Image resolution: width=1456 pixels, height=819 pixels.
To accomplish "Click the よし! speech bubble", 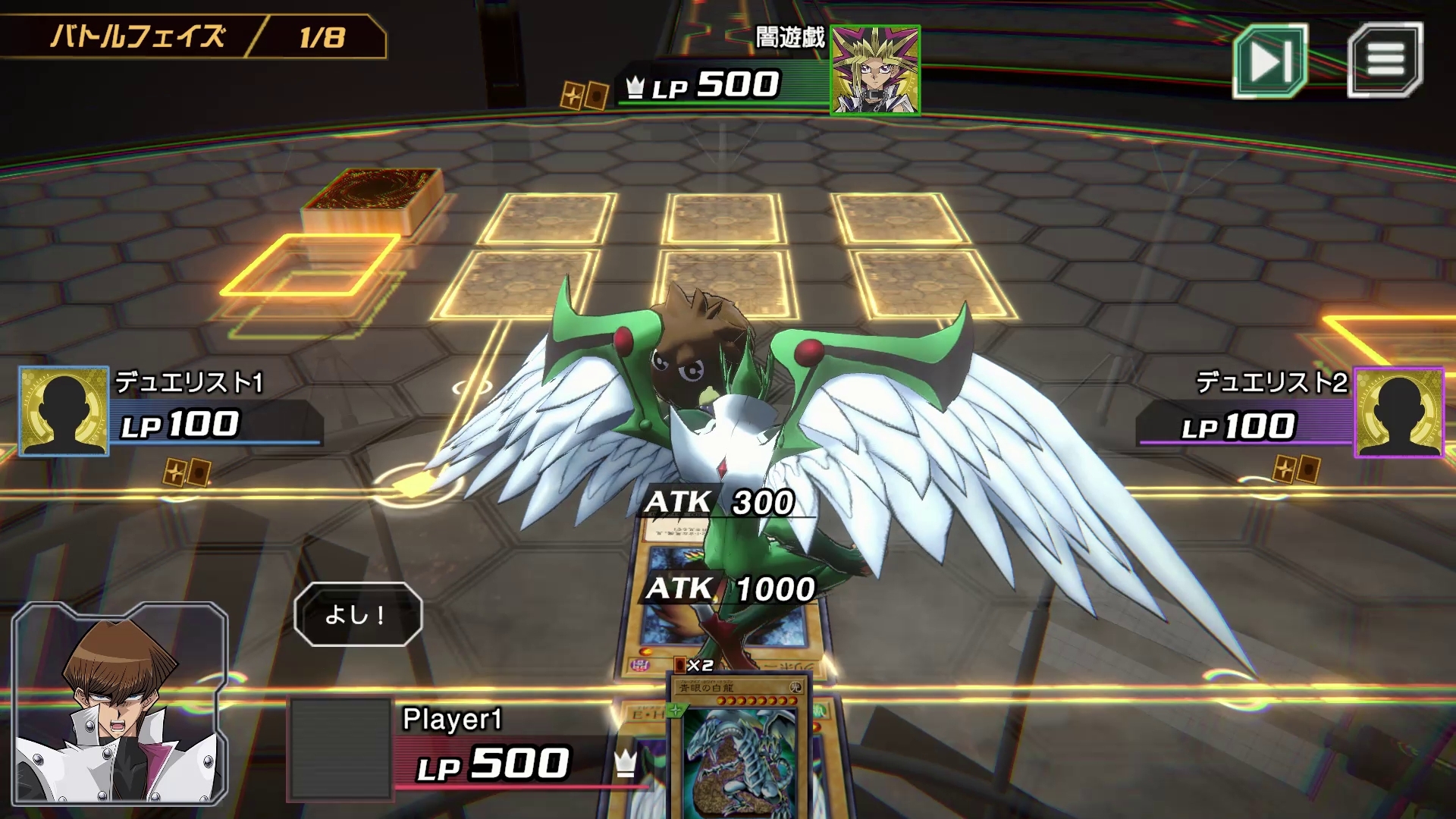I will (x=359, y=615).
